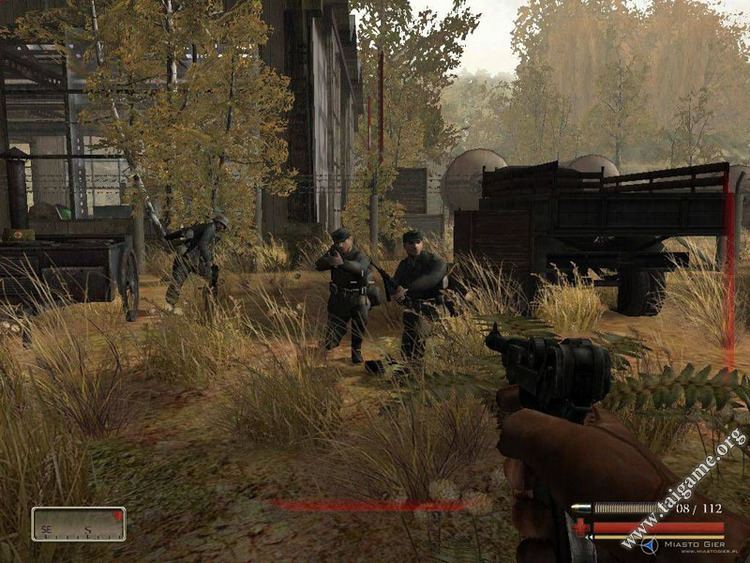Click the red cross health icon

click(579, 526)
